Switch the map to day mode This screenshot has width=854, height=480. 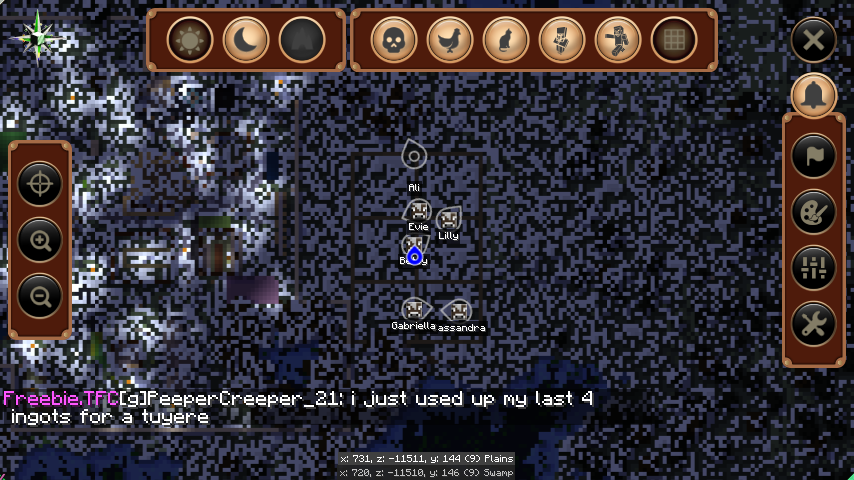point(190,40)
